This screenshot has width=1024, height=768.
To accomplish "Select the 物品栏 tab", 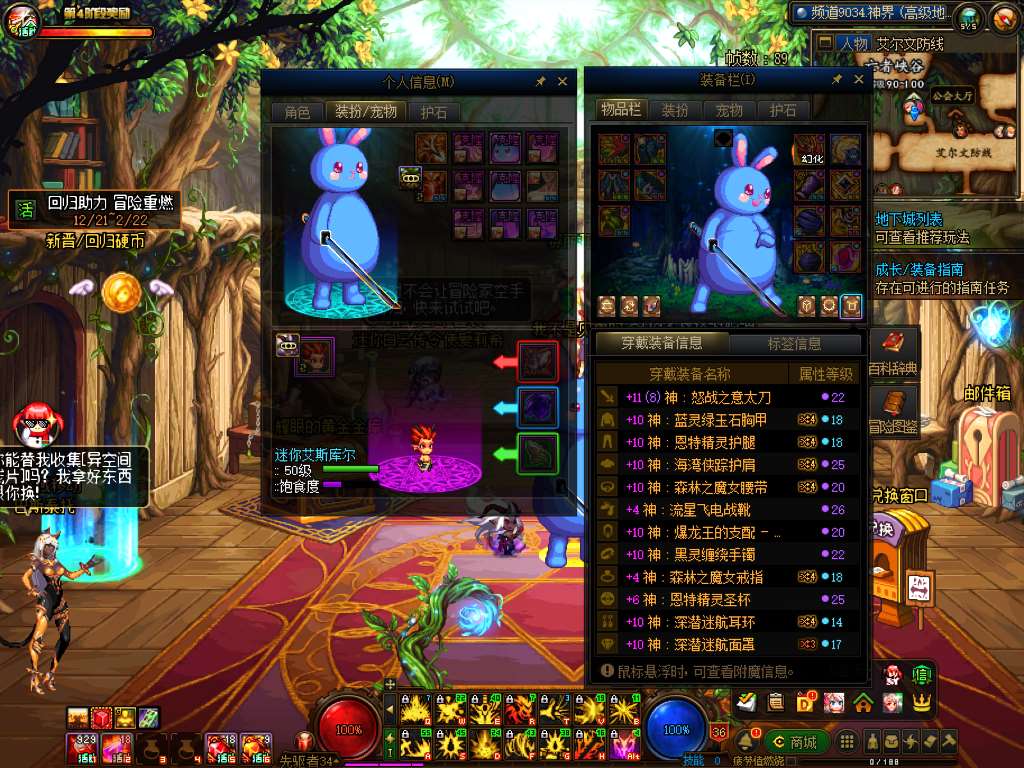I will click(x=621, y=110).
